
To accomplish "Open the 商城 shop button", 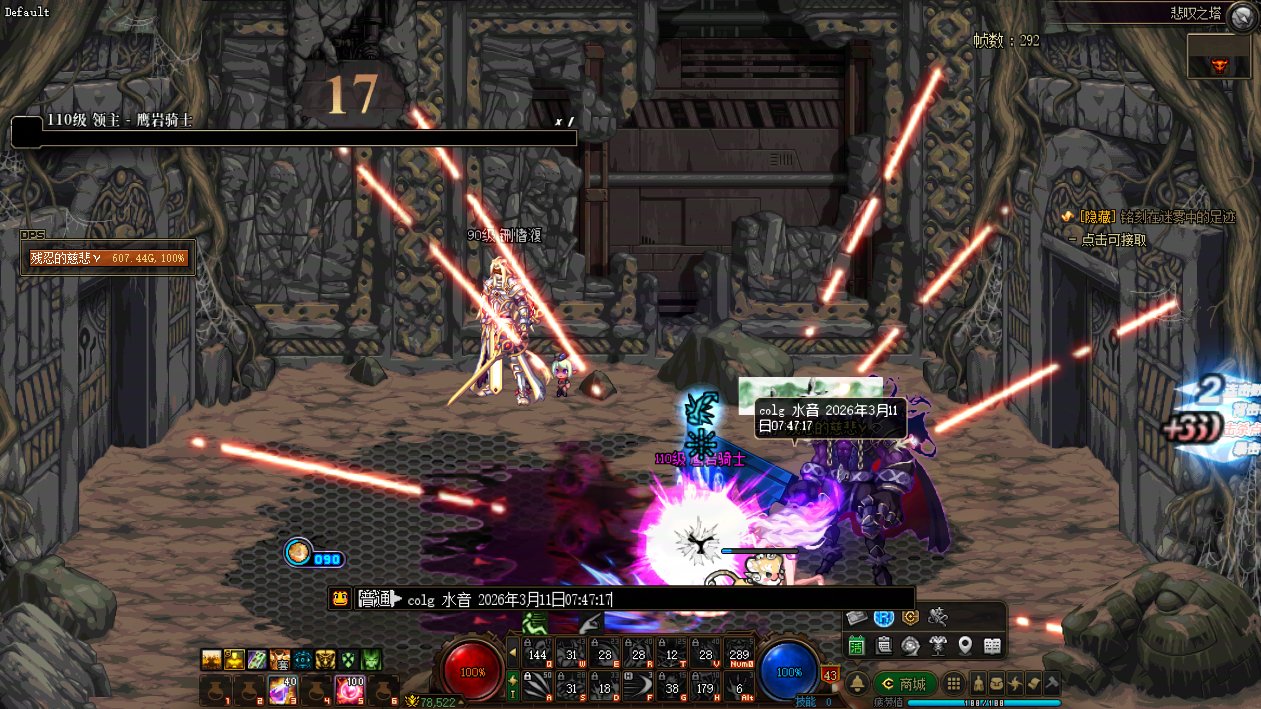I will [903, 684].
